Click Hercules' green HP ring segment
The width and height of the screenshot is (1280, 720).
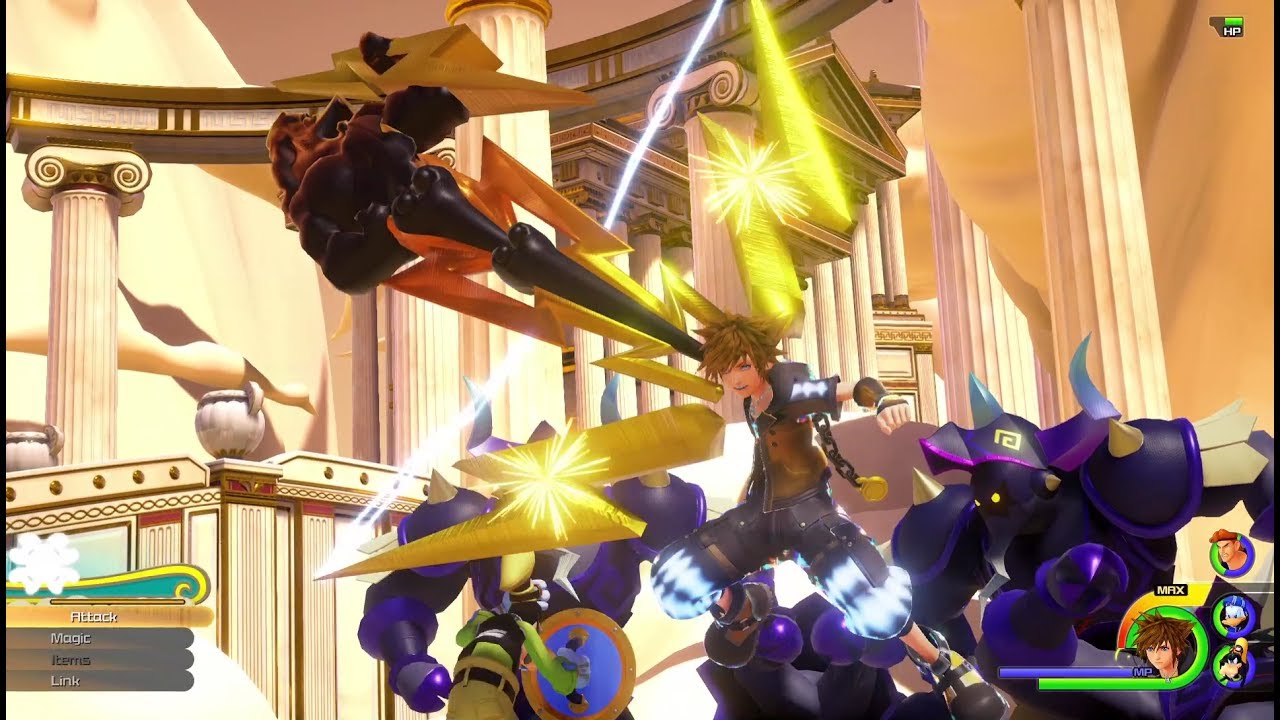pyautogui.click(x=1216, y=558)
